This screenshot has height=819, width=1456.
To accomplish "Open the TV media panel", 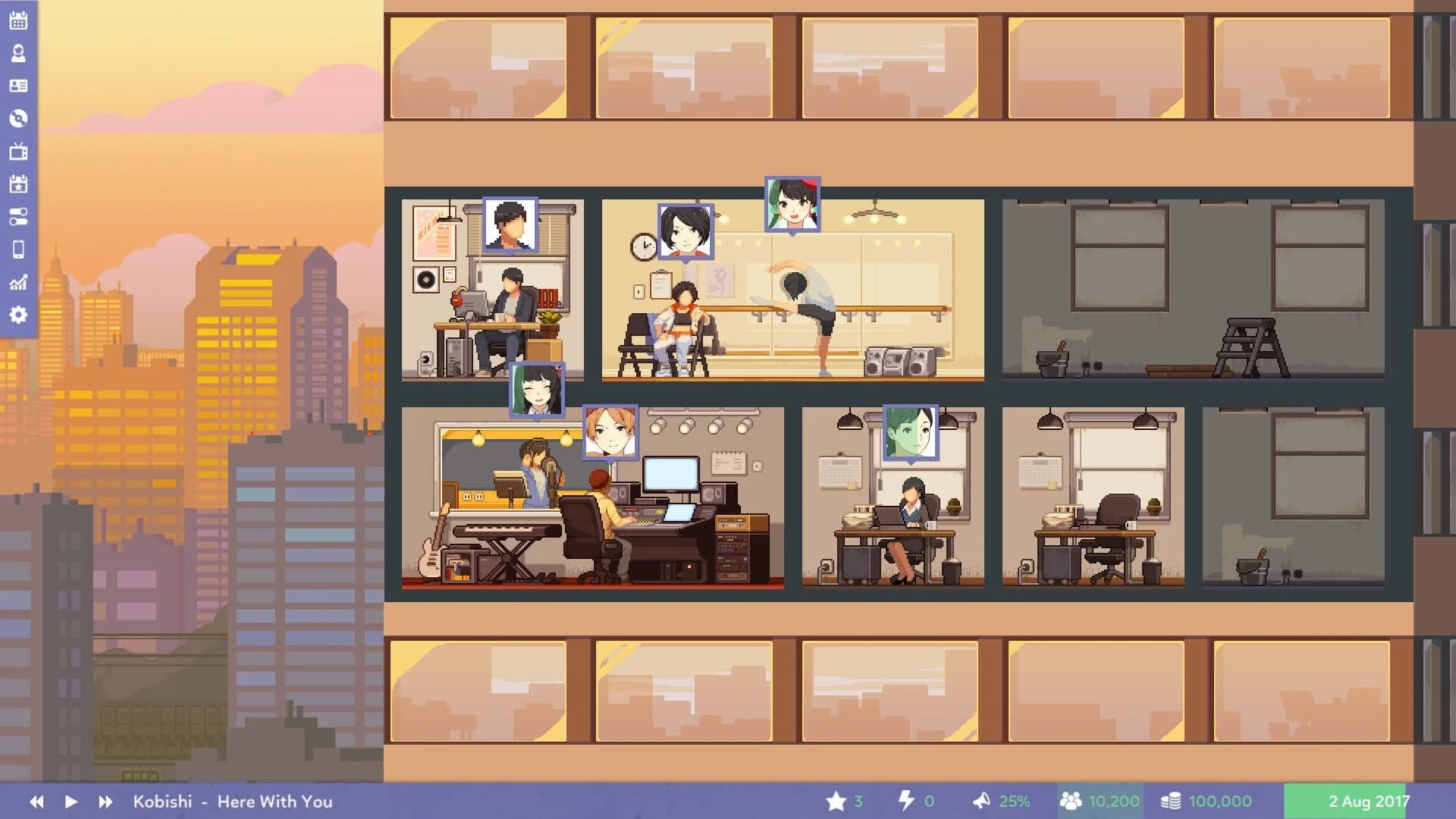I will click(x=18, y=151).
